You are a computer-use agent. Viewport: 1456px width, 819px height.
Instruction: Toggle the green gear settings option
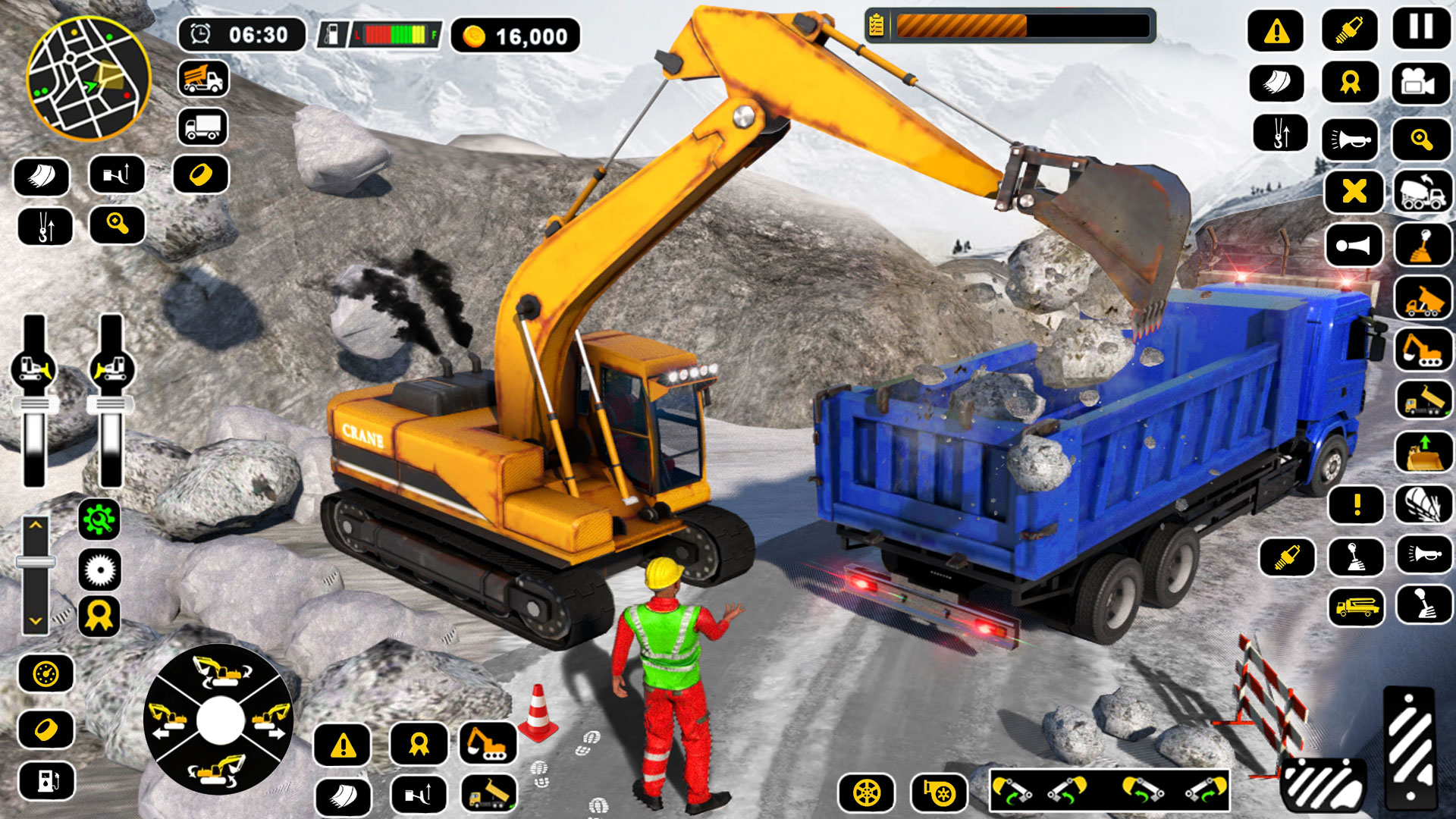101,519
